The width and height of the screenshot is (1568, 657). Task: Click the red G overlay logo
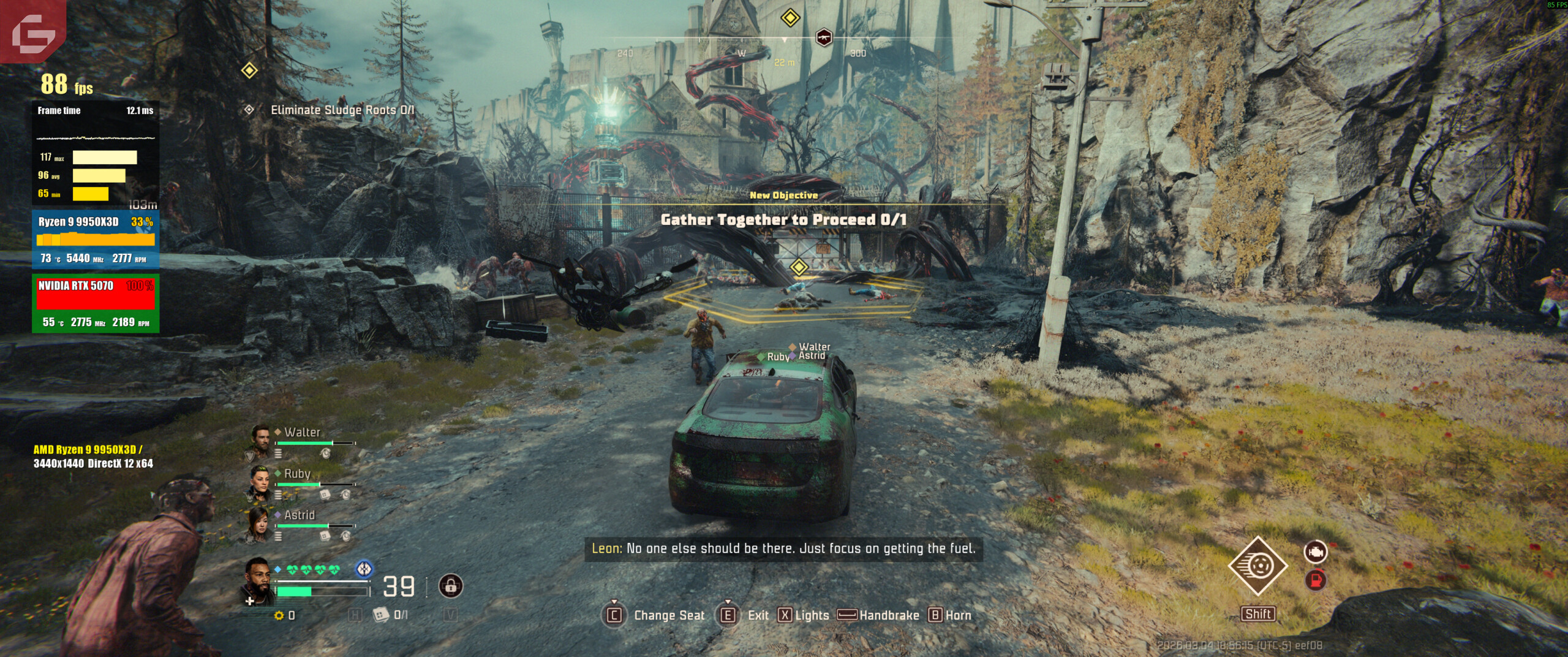click(x=33, y=31)
